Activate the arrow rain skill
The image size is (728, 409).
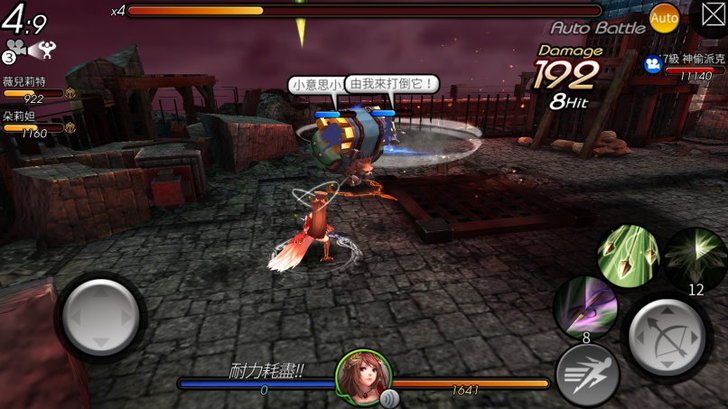[x=625, y=255]
